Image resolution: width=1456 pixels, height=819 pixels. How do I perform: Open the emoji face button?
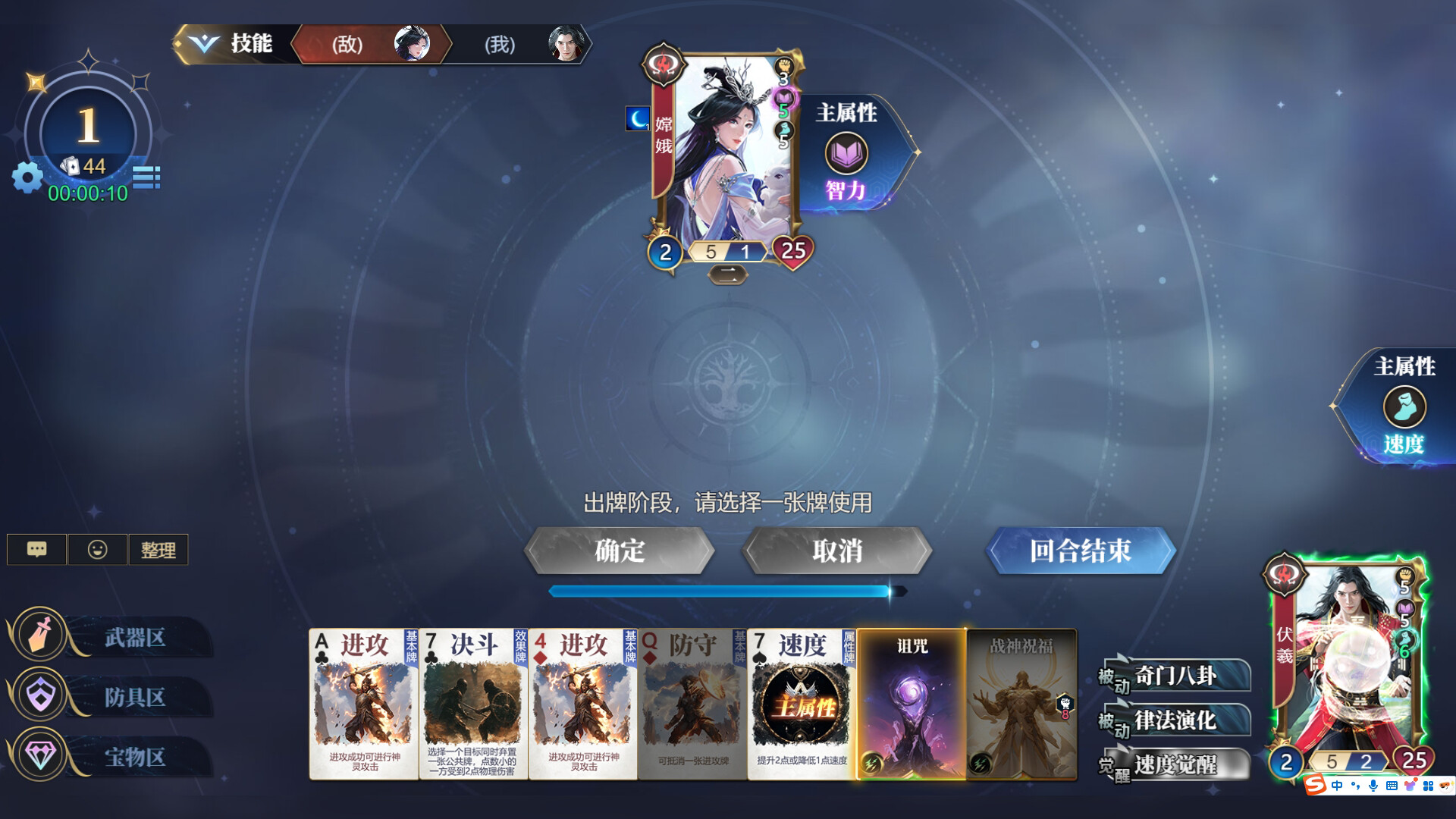[x=97, y=550]
